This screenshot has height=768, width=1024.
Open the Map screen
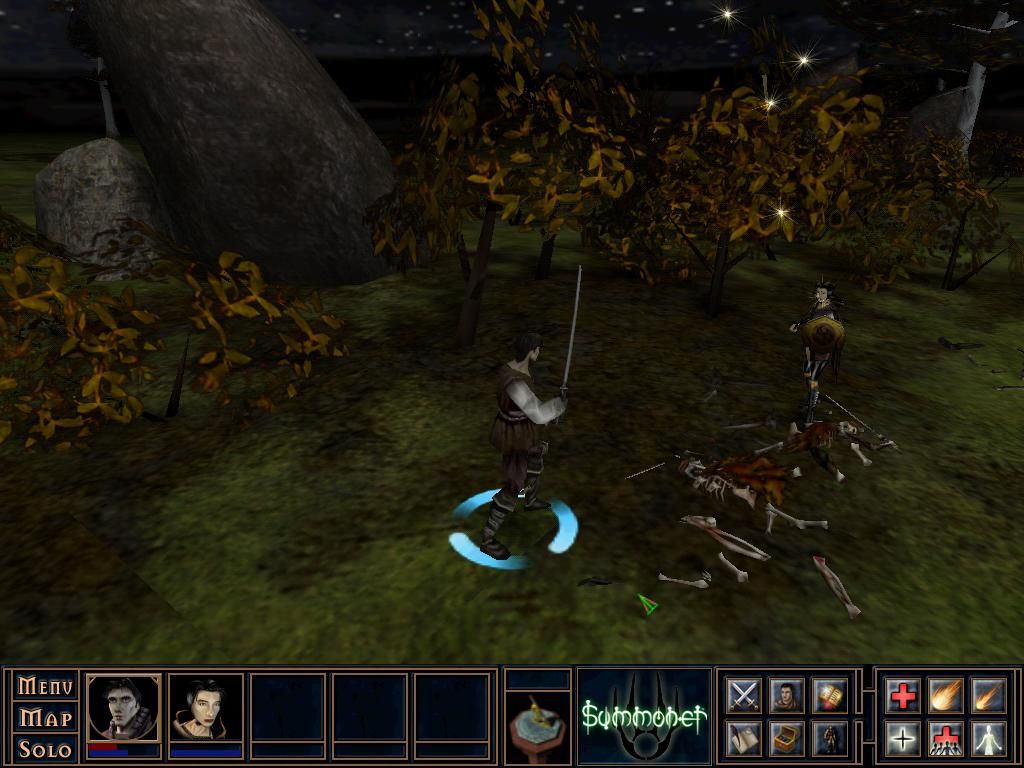pos(46,718)
